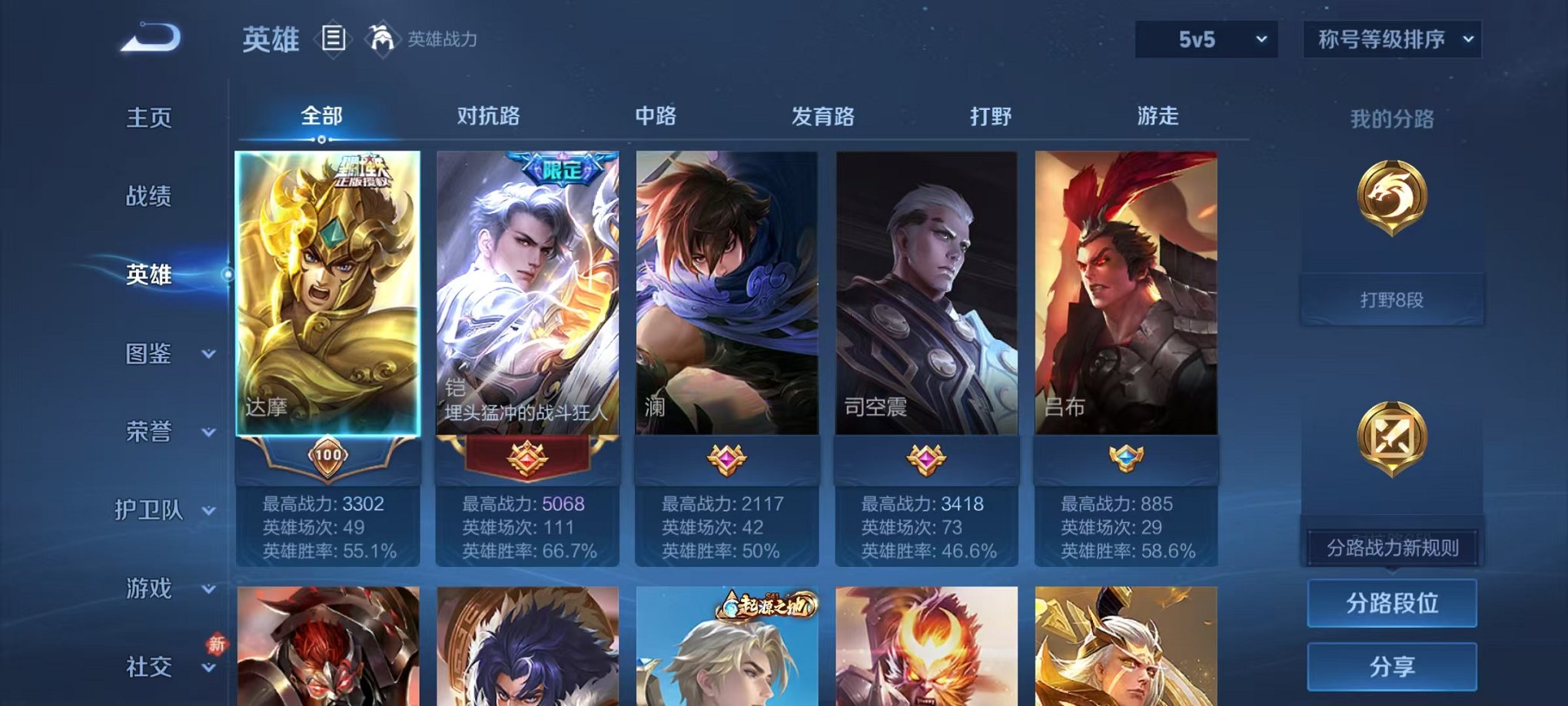Click the 打野8段 rank label
The image size is (1568, 706).
point(1391,300)
